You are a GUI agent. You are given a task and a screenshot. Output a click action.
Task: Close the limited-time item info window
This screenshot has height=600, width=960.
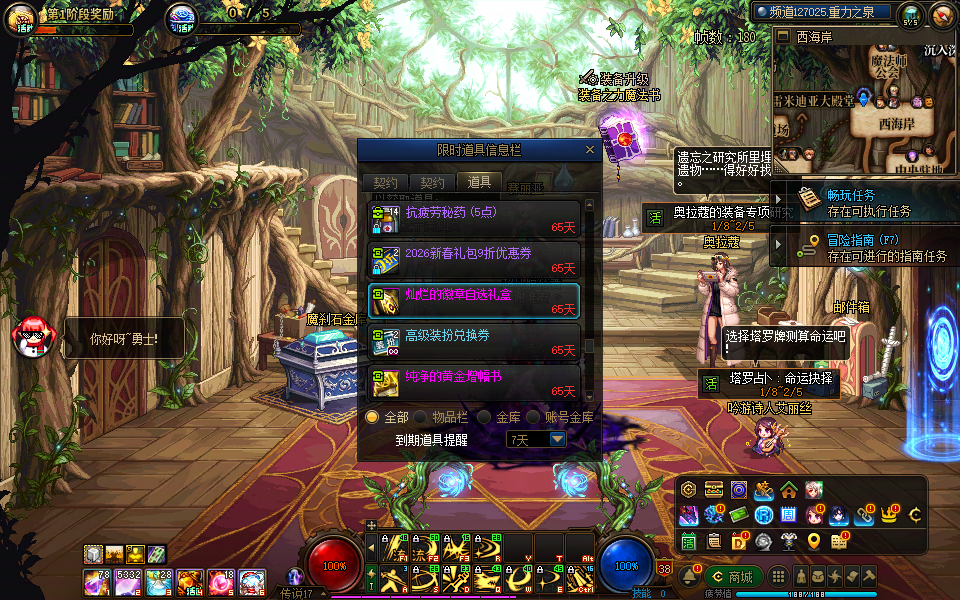pos(590,150)
